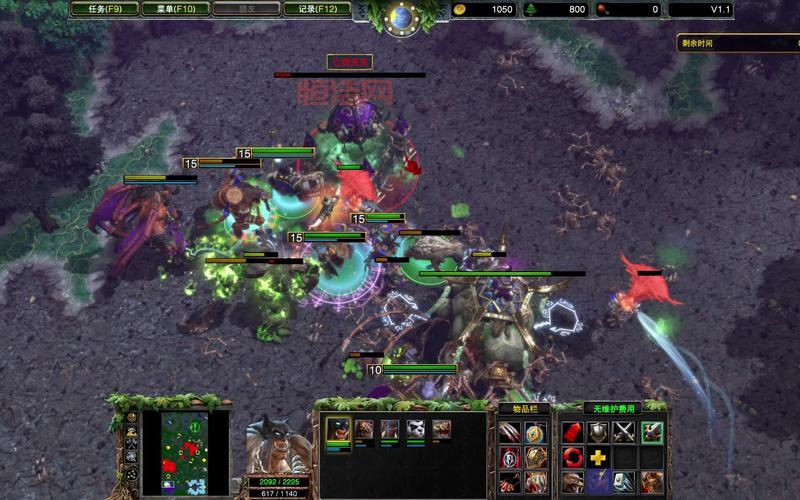This screenshot has width=800, height=500.
Task: Open the Log (F12) panel
Action: (317, 9)
